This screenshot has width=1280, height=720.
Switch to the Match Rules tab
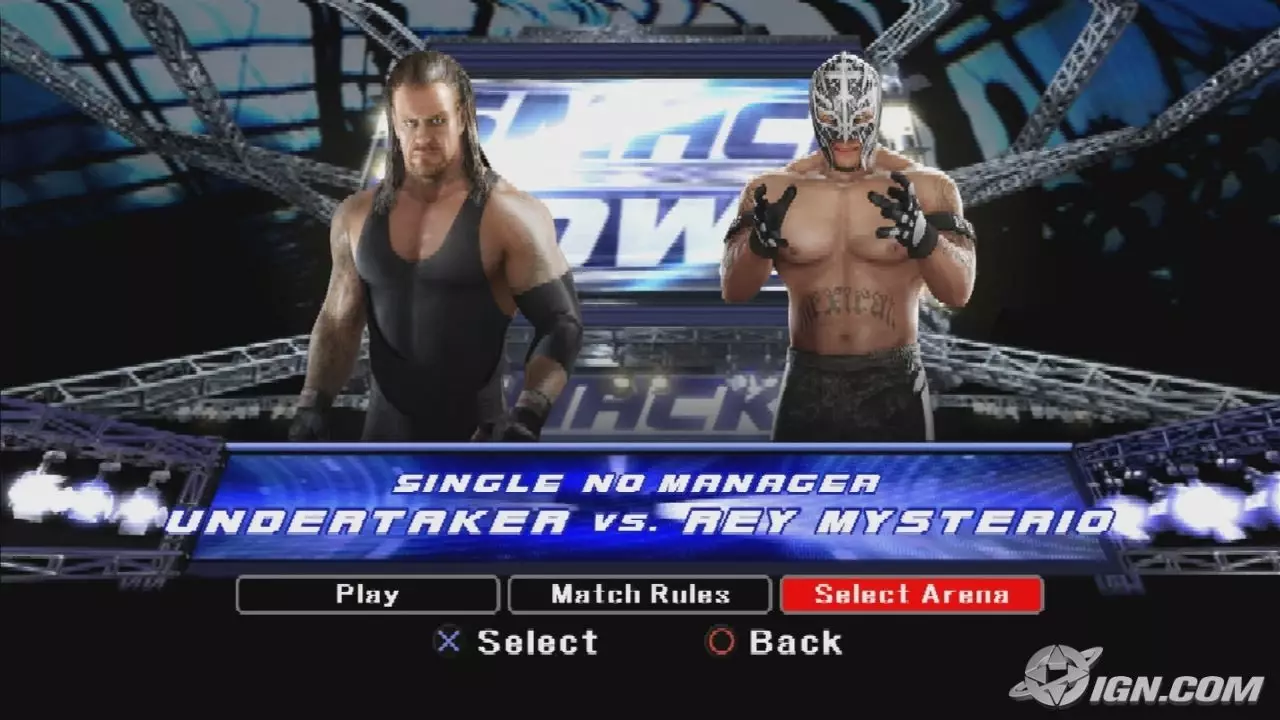(640, 594)
